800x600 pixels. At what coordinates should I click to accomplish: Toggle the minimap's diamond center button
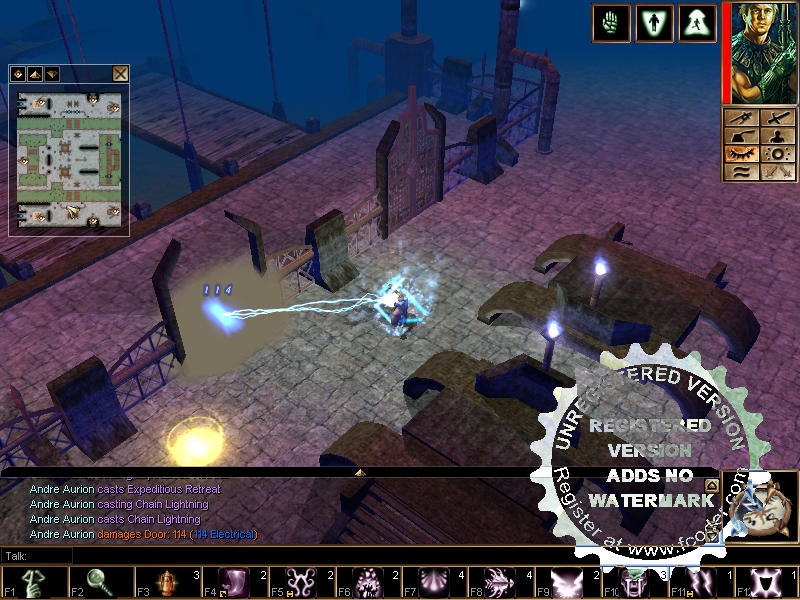pos(18,73)
